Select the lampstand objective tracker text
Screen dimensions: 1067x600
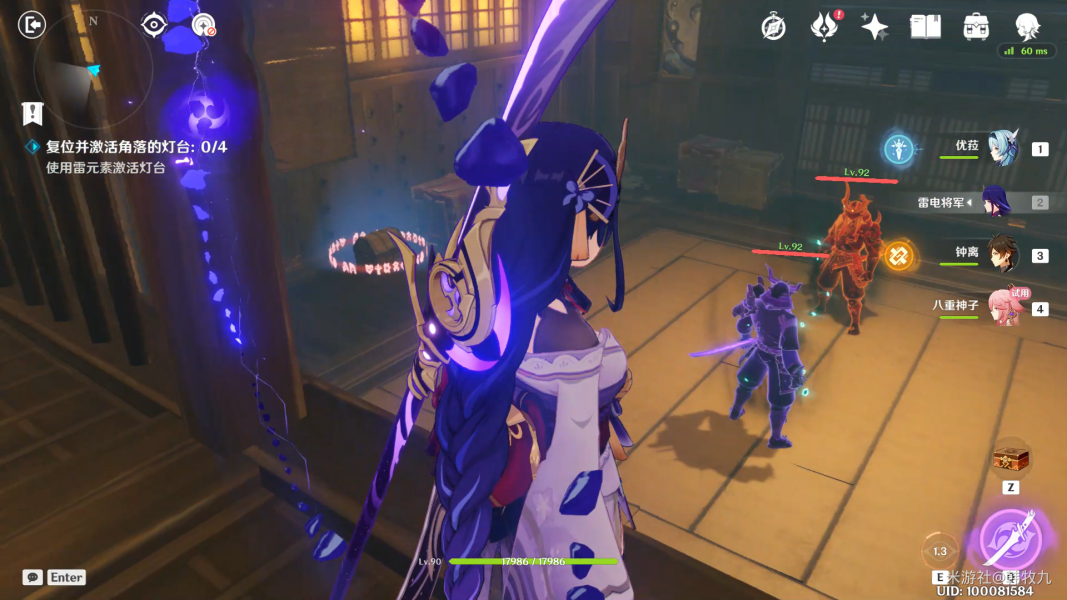(136, 147)
